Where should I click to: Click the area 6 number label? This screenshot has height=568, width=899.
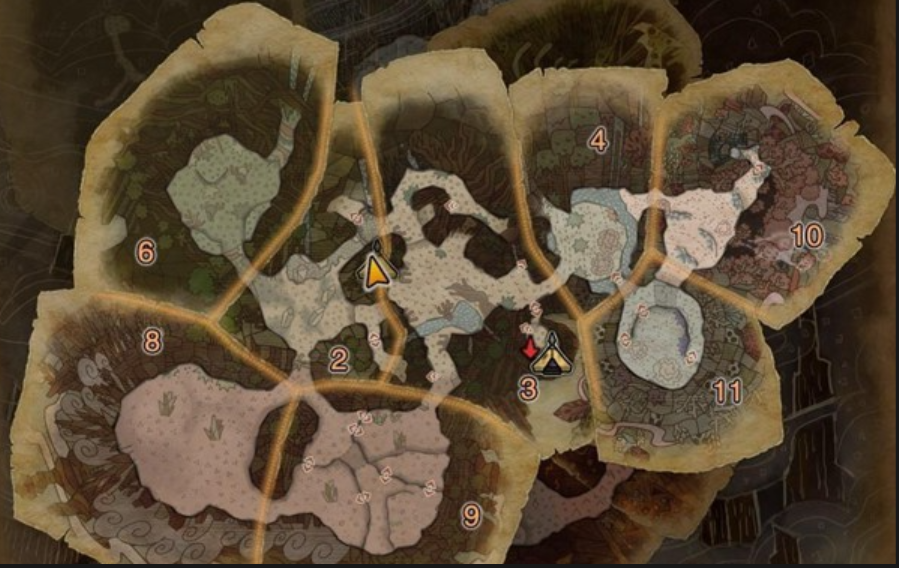(146, 252)
